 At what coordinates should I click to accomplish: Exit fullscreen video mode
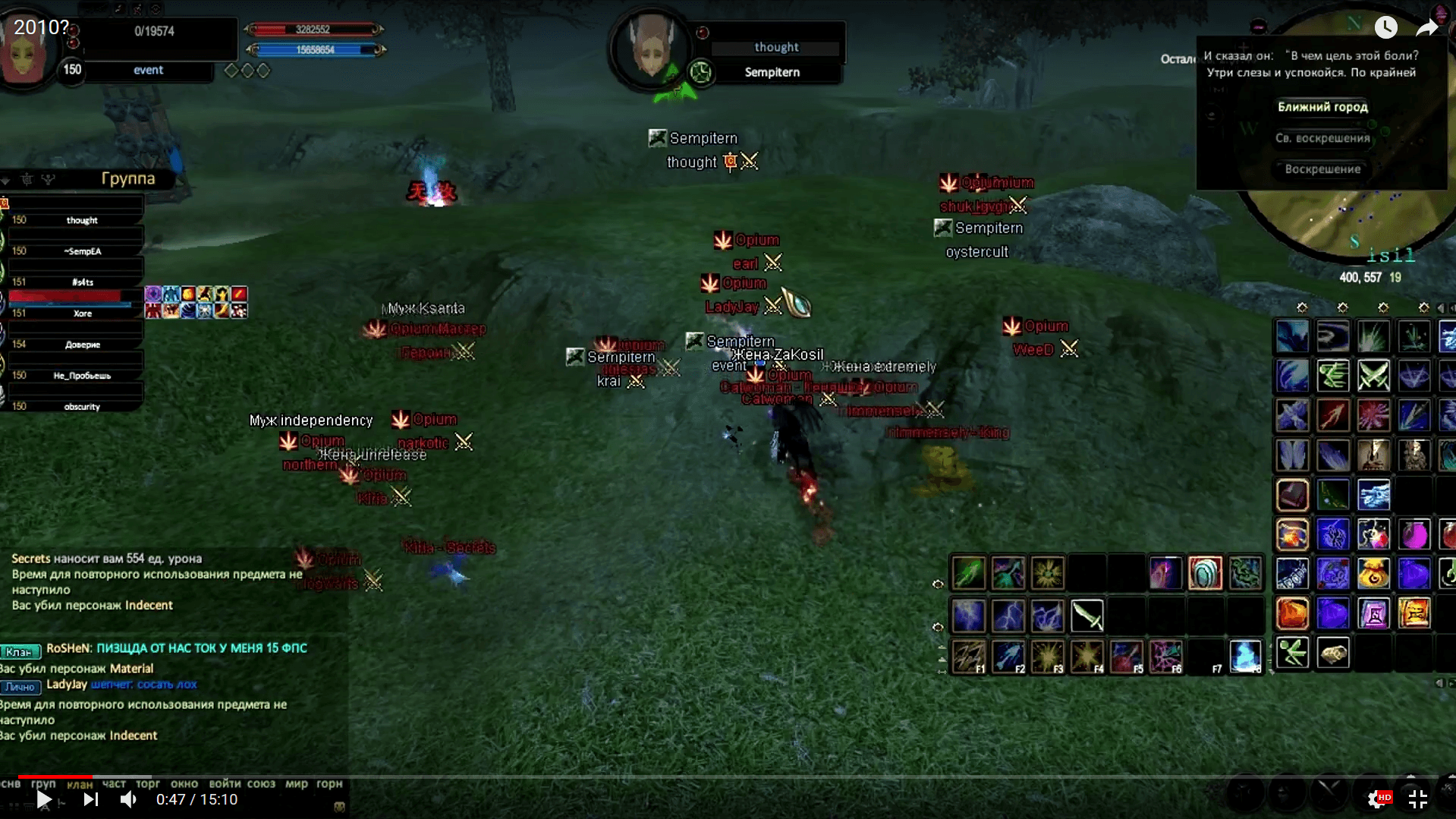pyautogui.click(x=1417, y=799)
